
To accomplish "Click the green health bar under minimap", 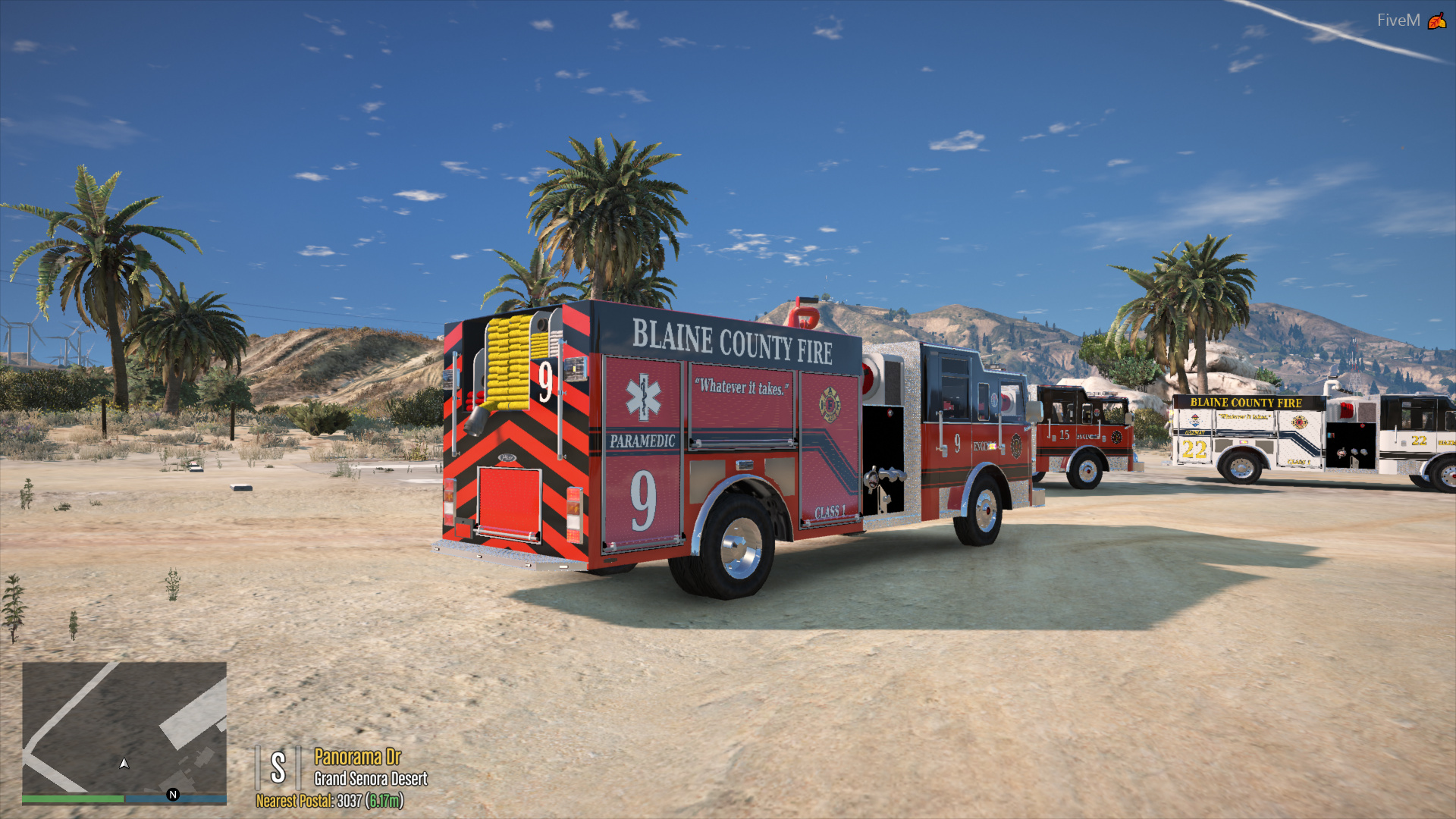I will pyautogui.click(x=72, y=798).
